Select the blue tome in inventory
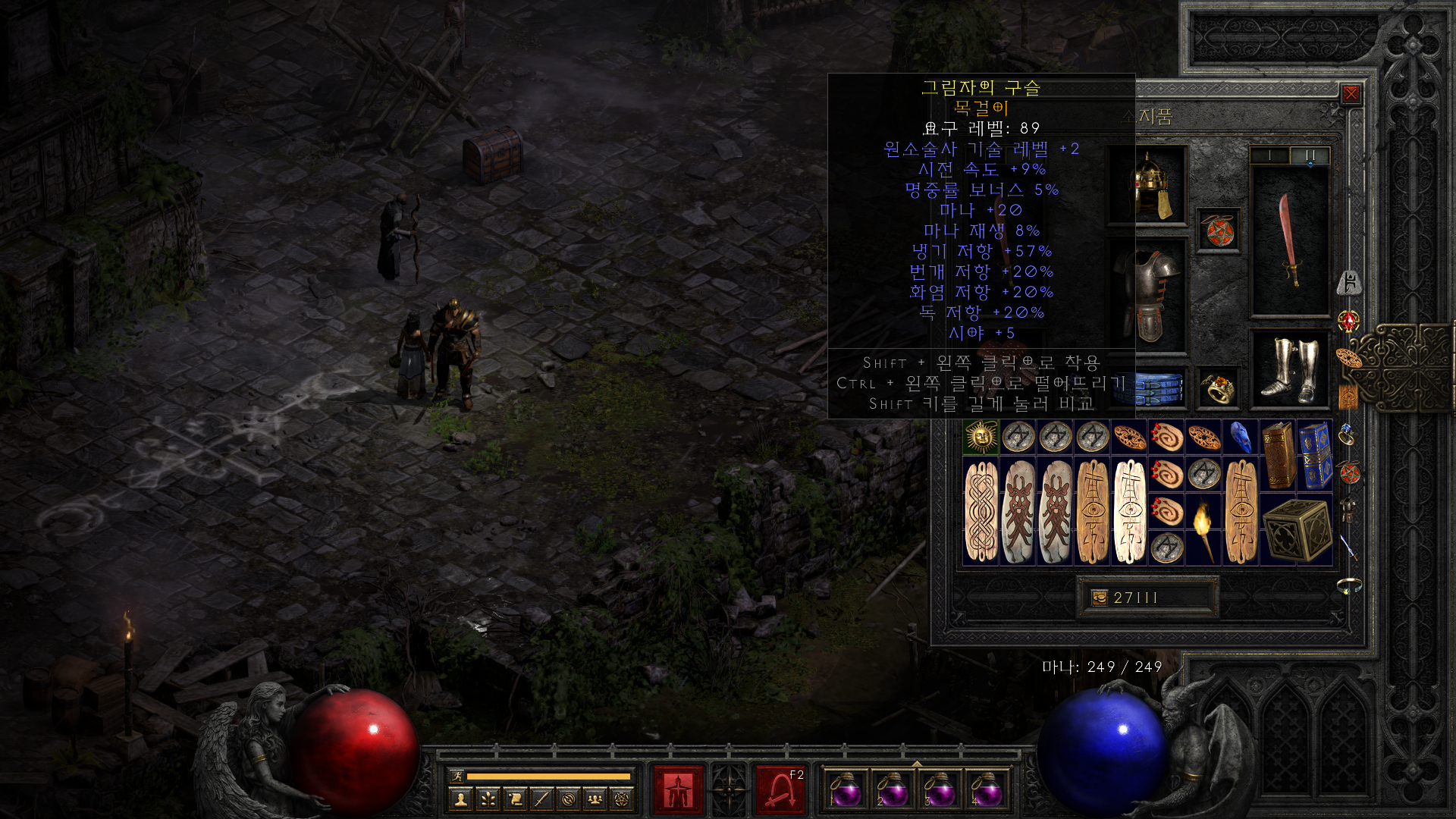This screenshot has width=1456, height=819. coord(1315,455)
